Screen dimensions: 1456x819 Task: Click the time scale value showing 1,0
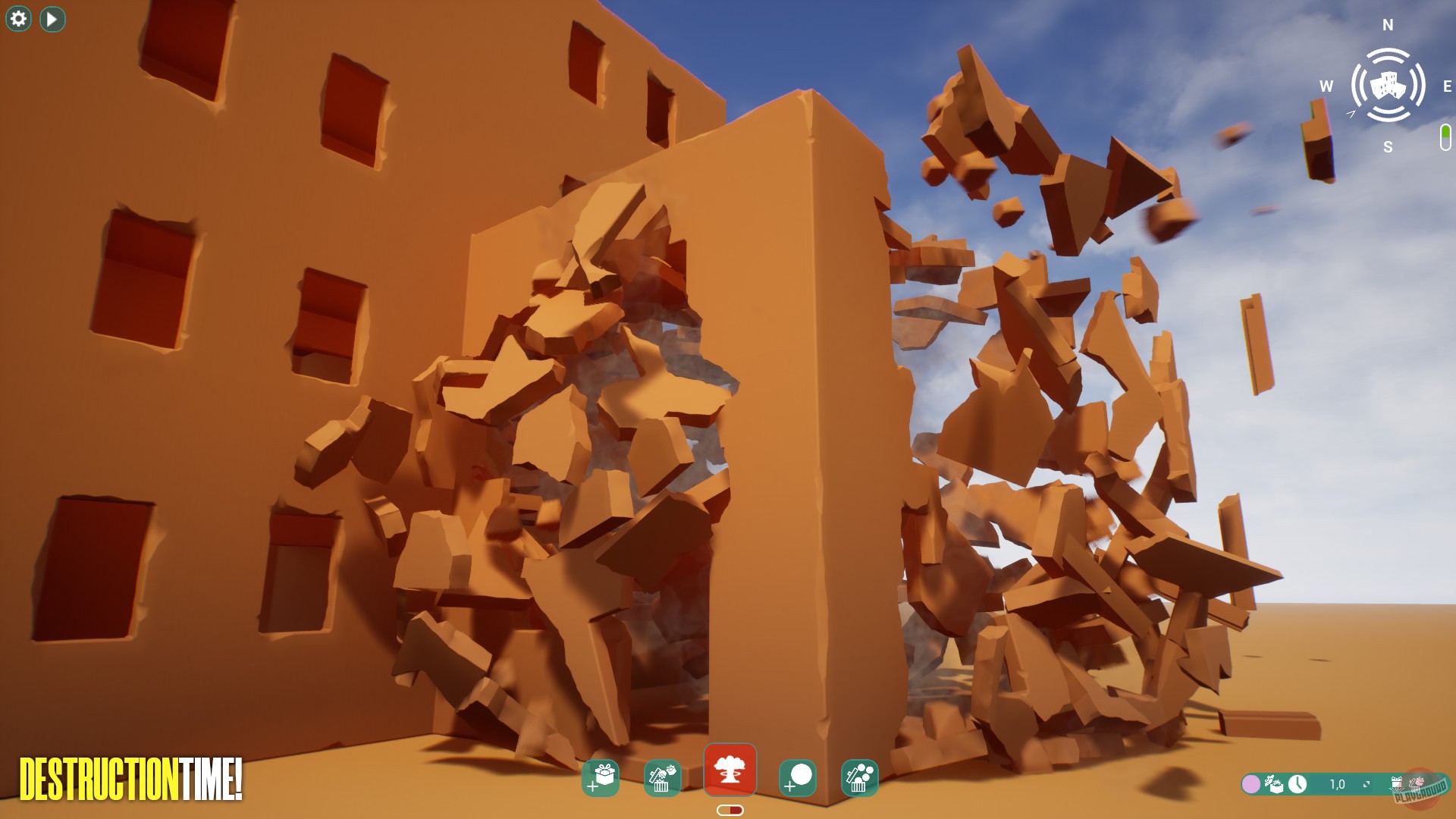pos(1338,783)
